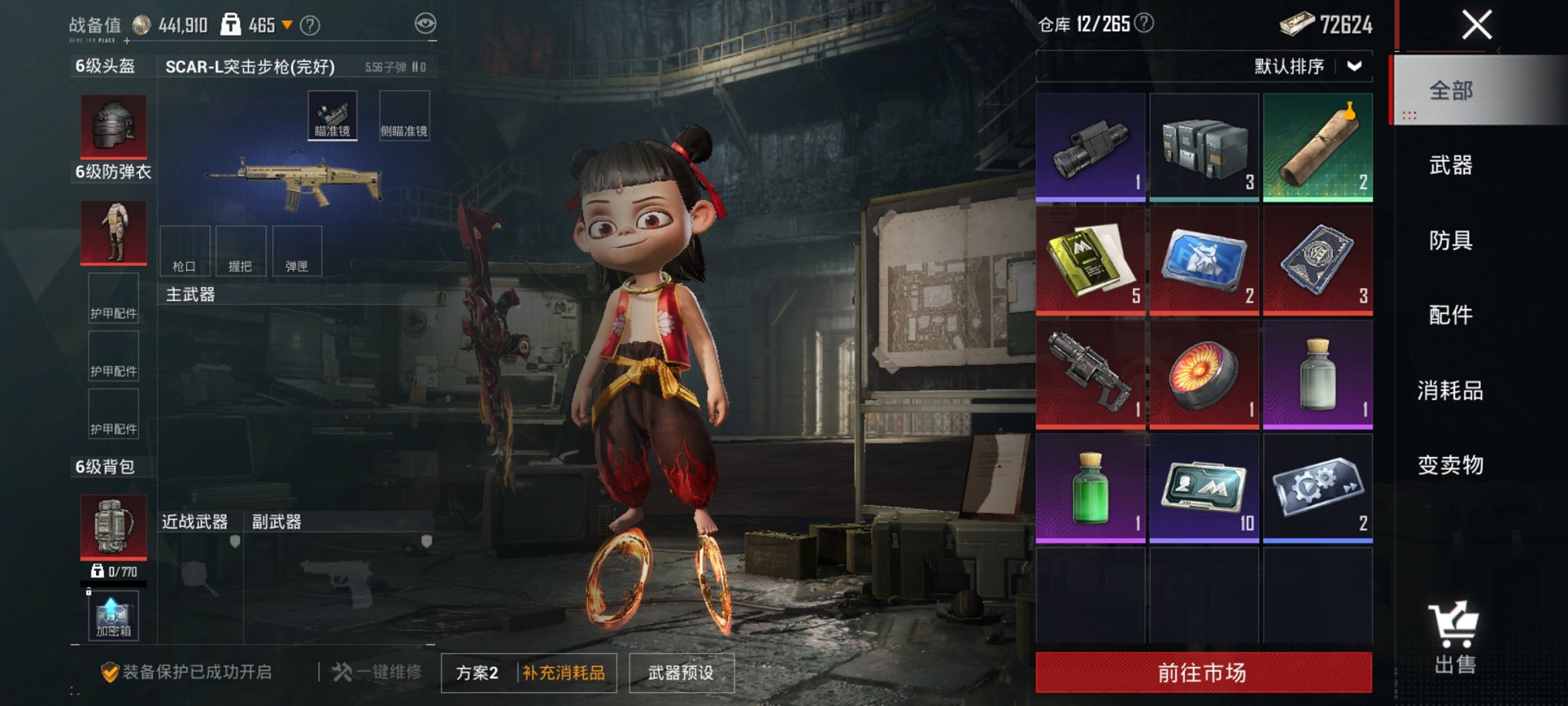This screenshot has height=706, width=1568.
Task: Click the level 6 helmet slot
Action: tap(114, 125)
